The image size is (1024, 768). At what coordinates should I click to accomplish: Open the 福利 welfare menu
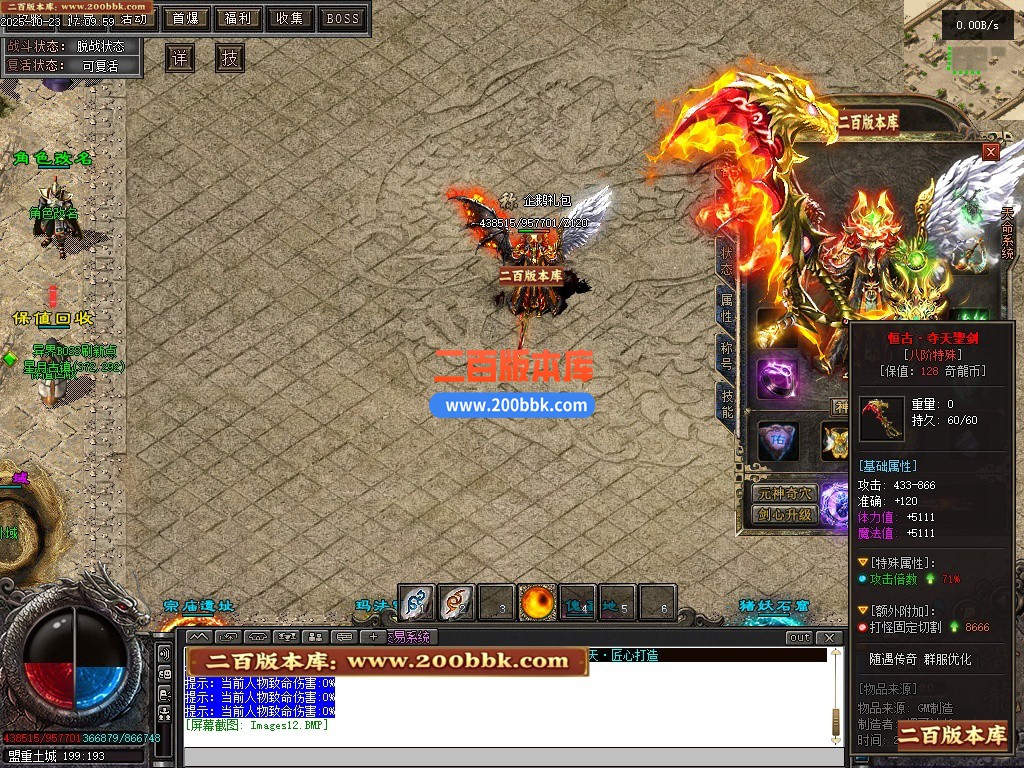238,18
